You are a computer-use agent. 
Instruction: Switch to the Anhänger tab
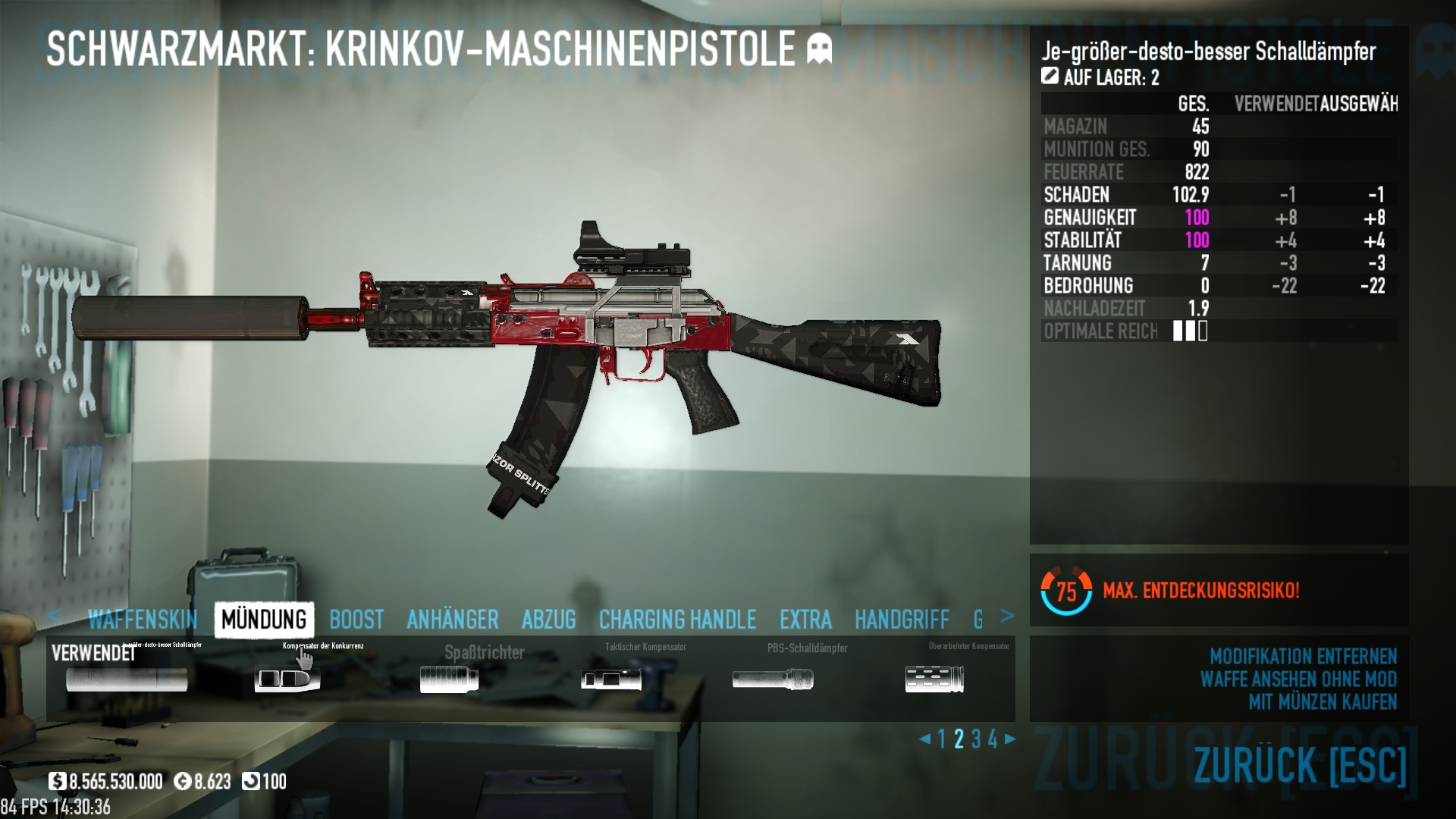pyautogui.click(x=453, y=620)
